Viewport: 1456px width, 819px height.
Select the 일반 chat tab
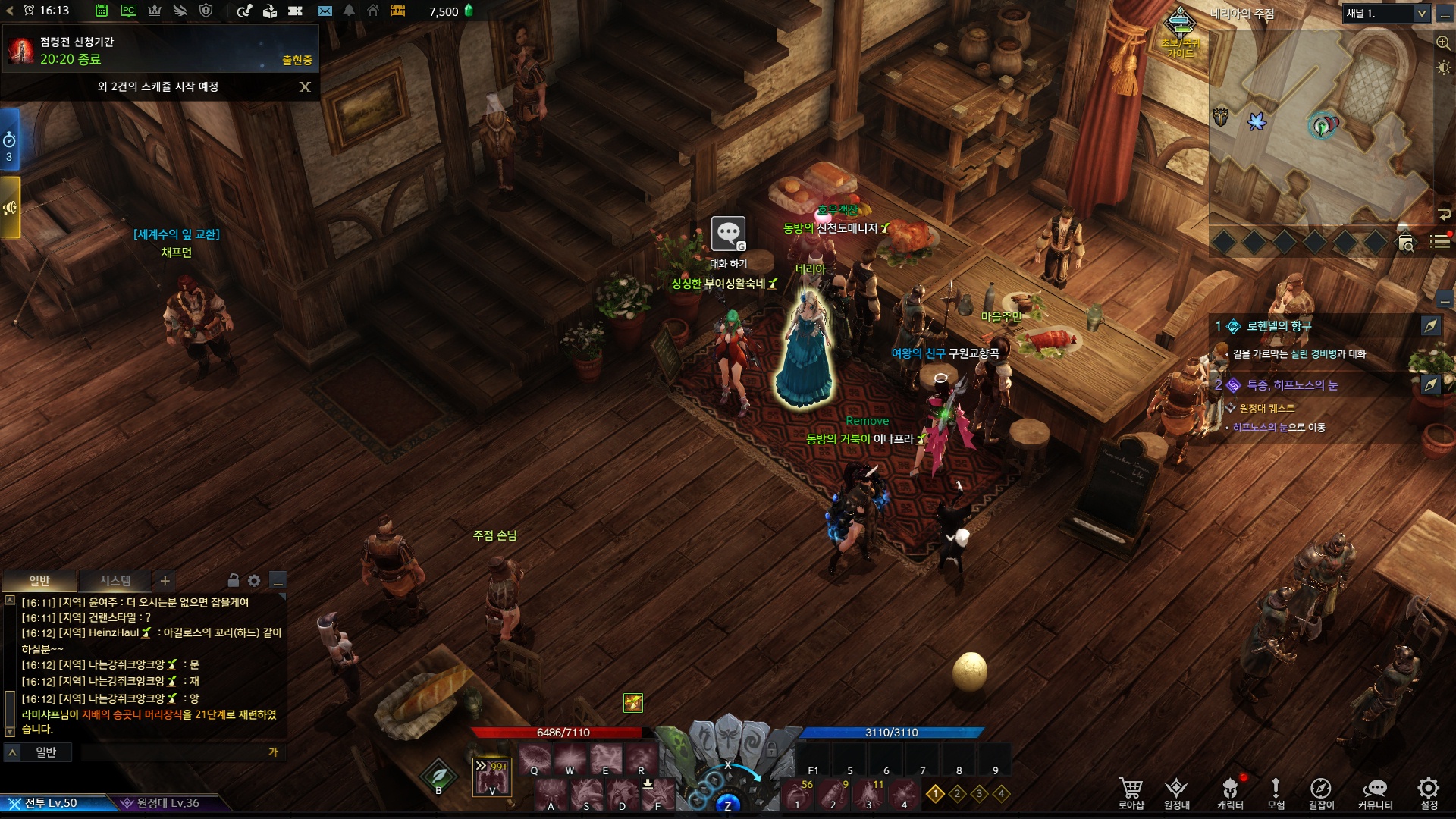point(39,581)
